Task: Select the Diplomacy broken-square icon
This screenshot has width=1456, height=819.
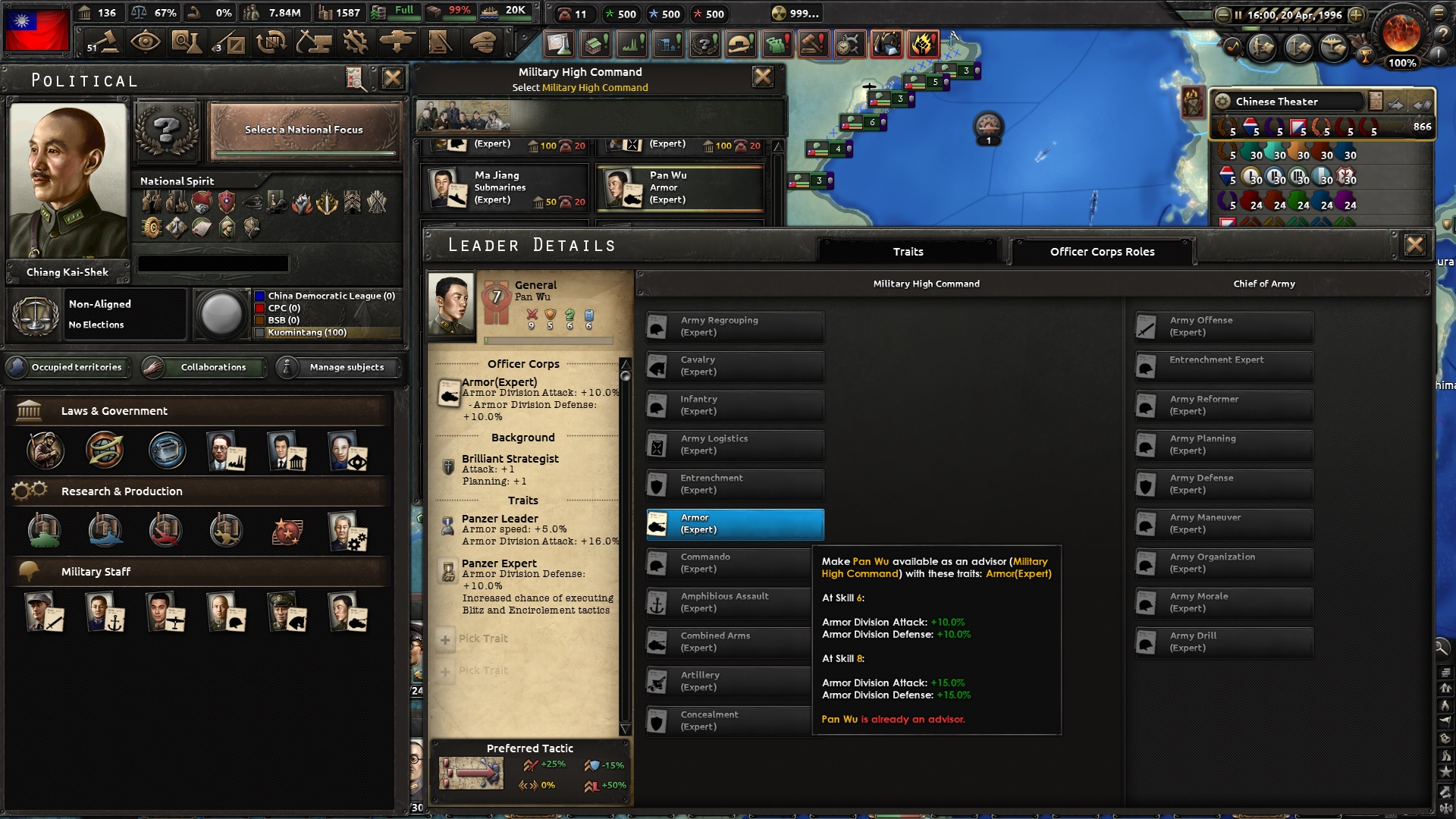Action: [x=230, y=42]
